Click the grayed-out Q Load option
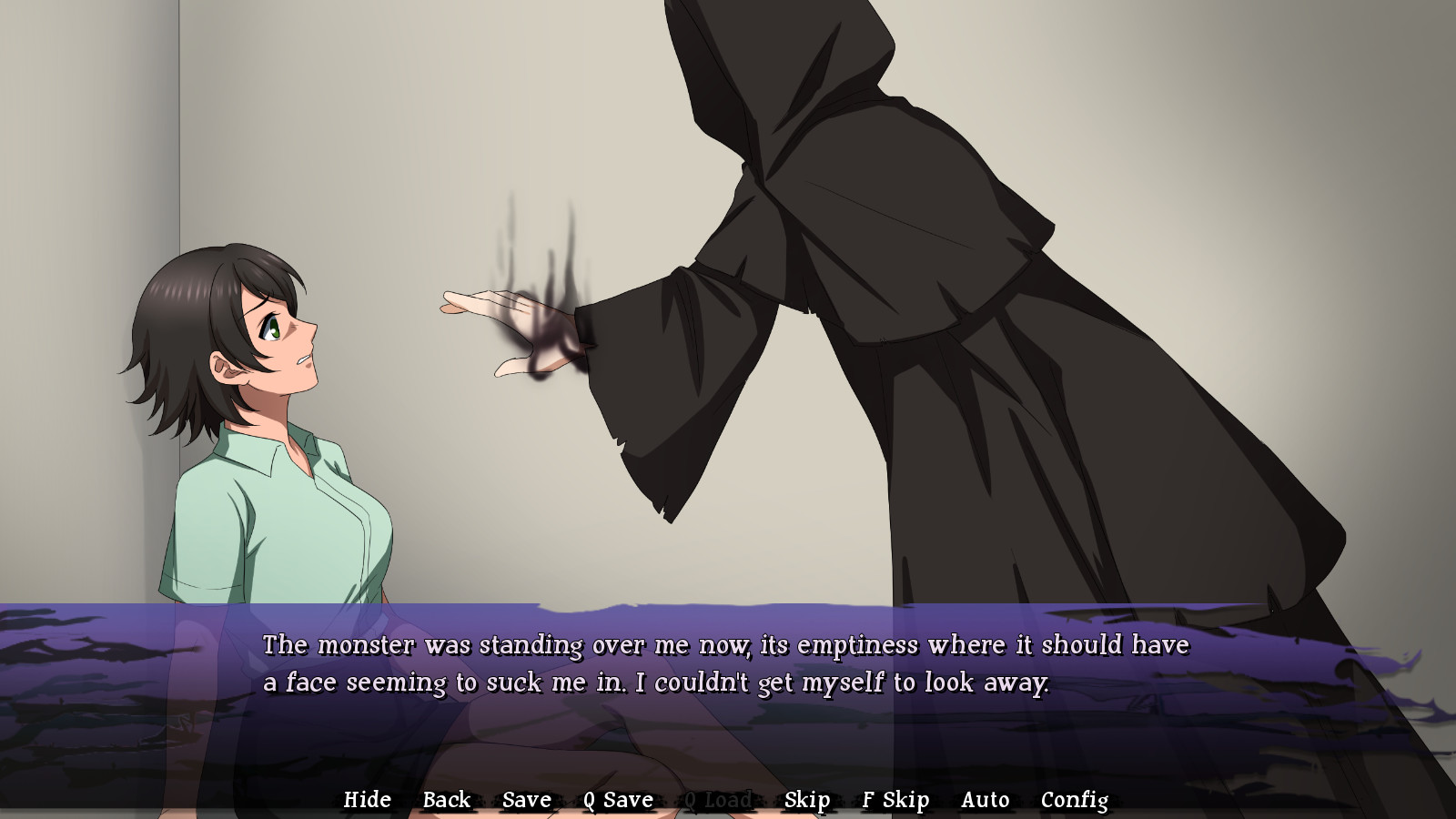The width and height of the screenshot is (1456, 819). 718,799
